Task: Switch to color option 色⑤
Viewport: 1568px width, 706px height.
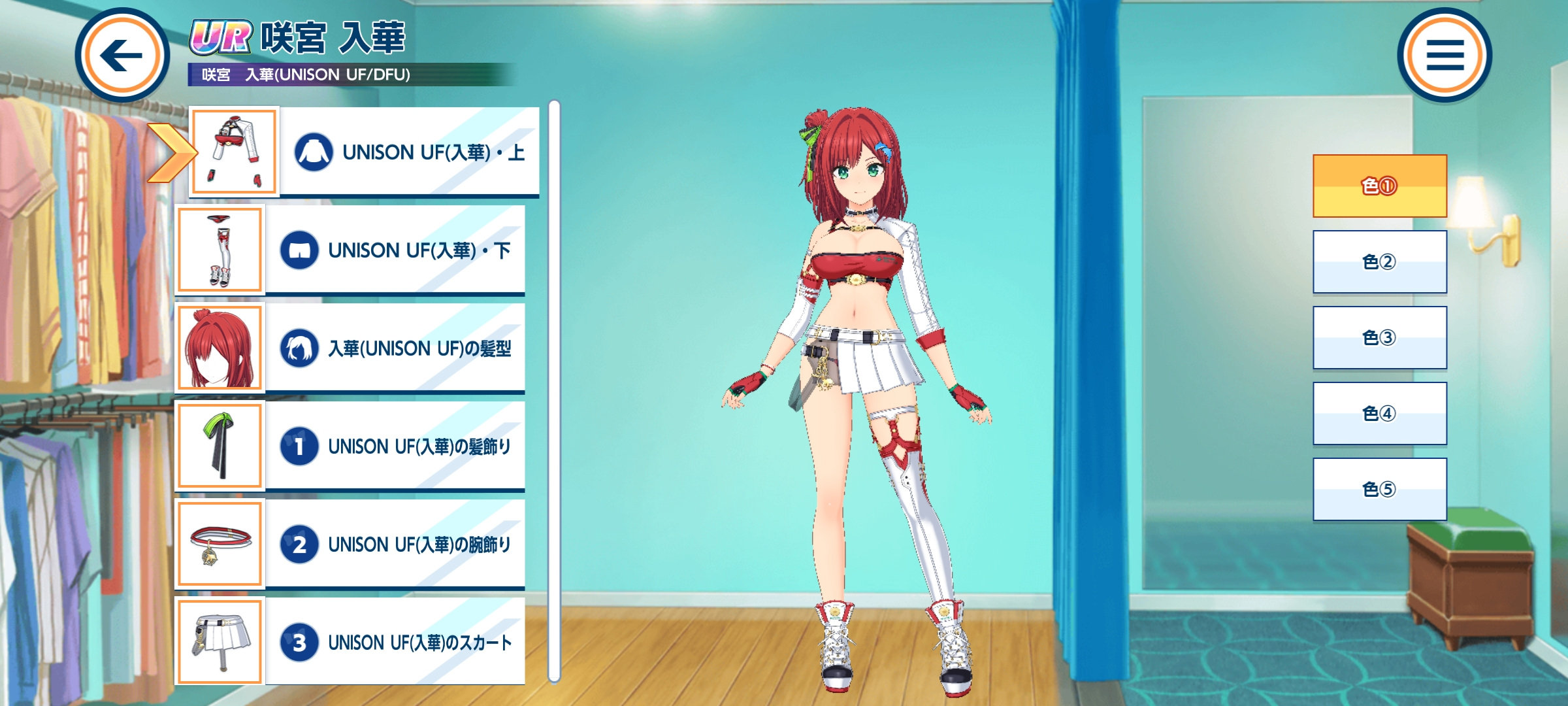Action: coord(1380,489)
